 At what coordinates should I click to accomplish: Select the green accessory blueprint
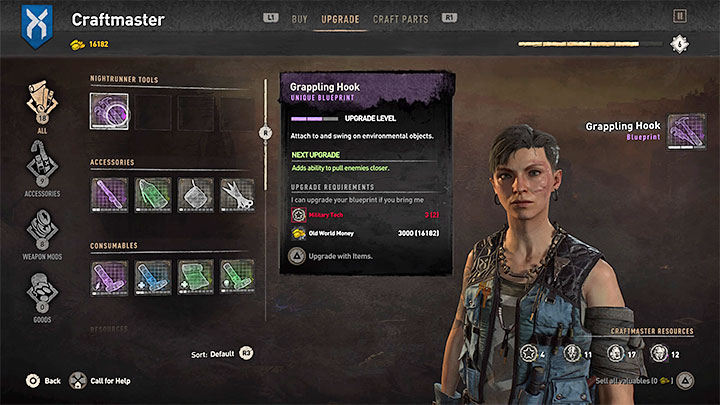pyautogui.click(x=151, y=194)
